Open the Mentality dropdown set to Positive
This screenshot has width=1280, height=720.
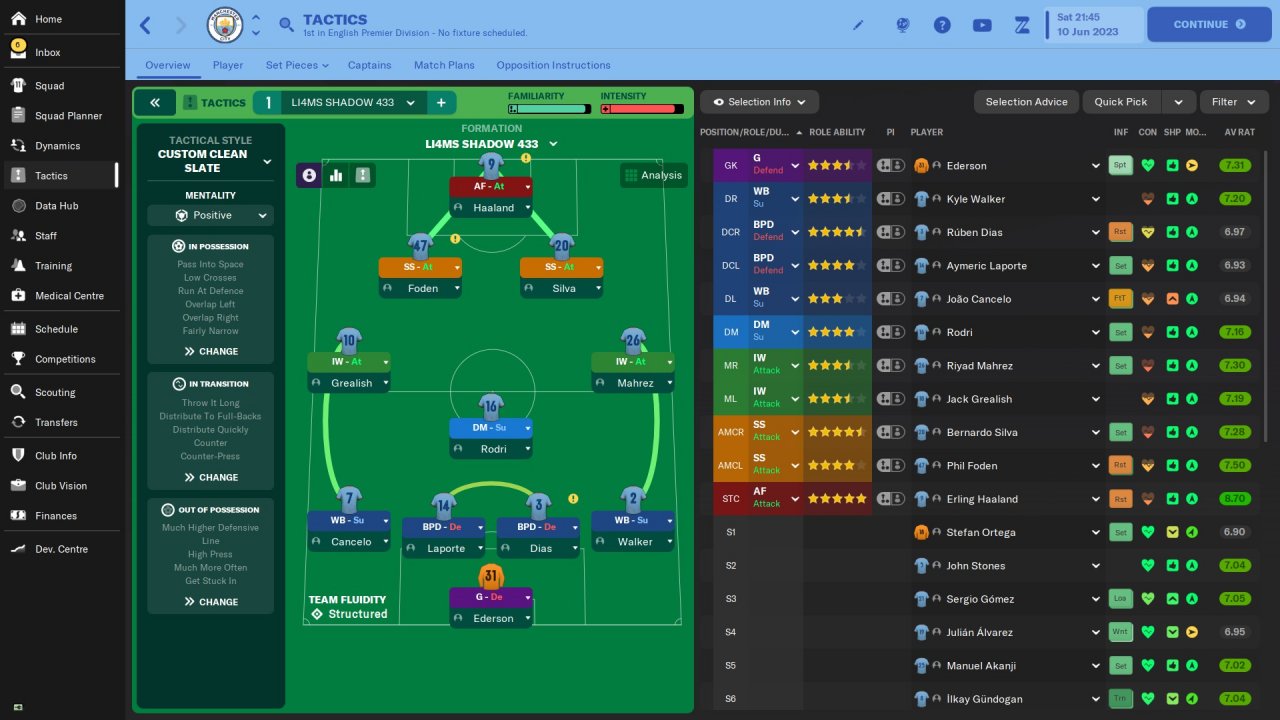(x=210, y=215)
